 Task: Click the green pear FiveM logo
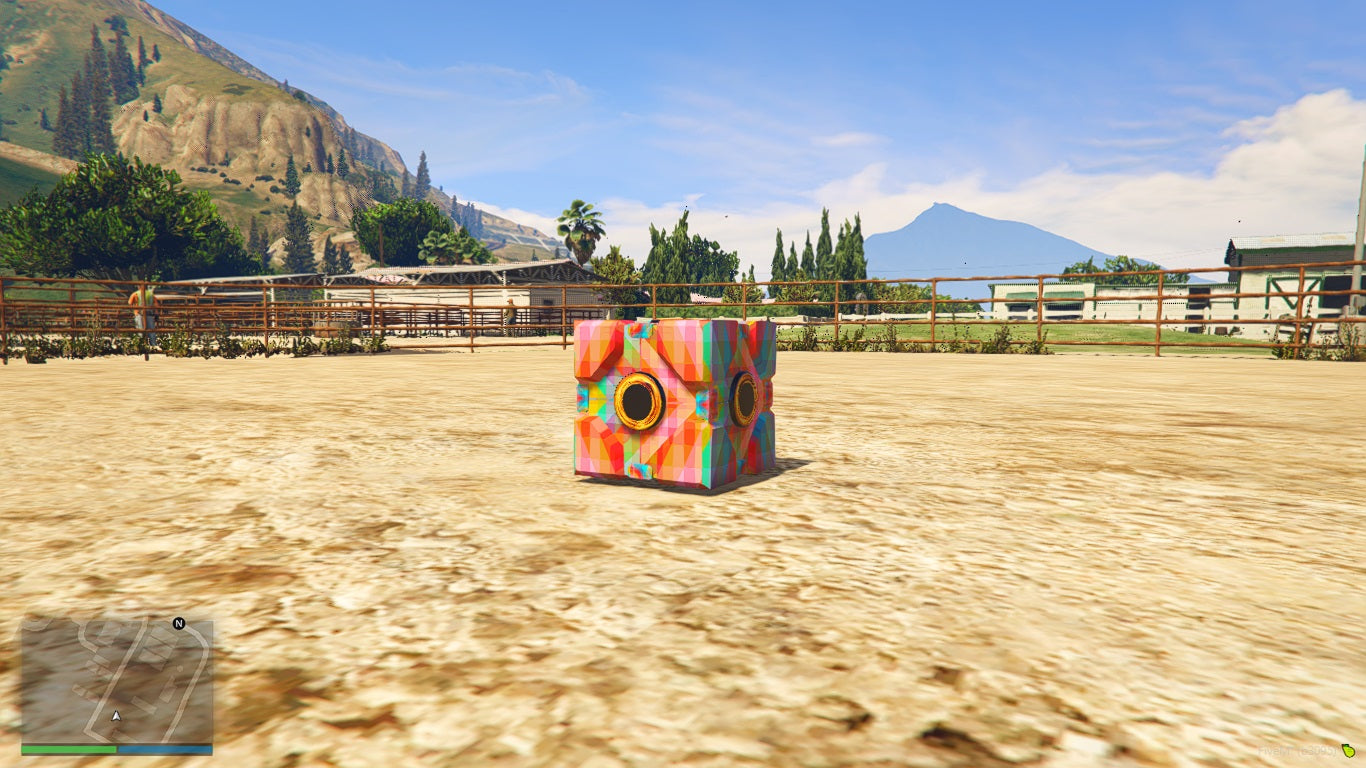tap(1349, 751)
